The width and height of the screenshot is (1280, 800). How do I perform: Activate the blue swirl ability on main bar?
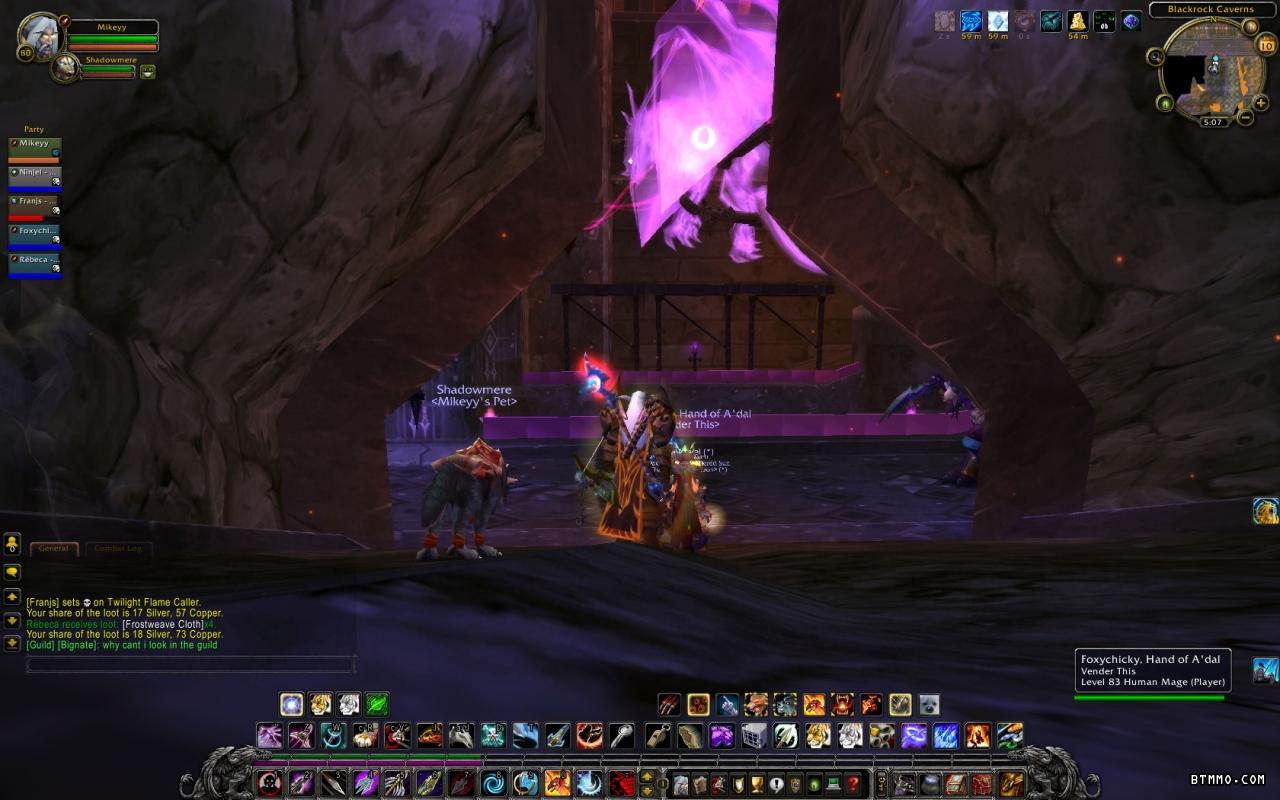tap(493, 783)
